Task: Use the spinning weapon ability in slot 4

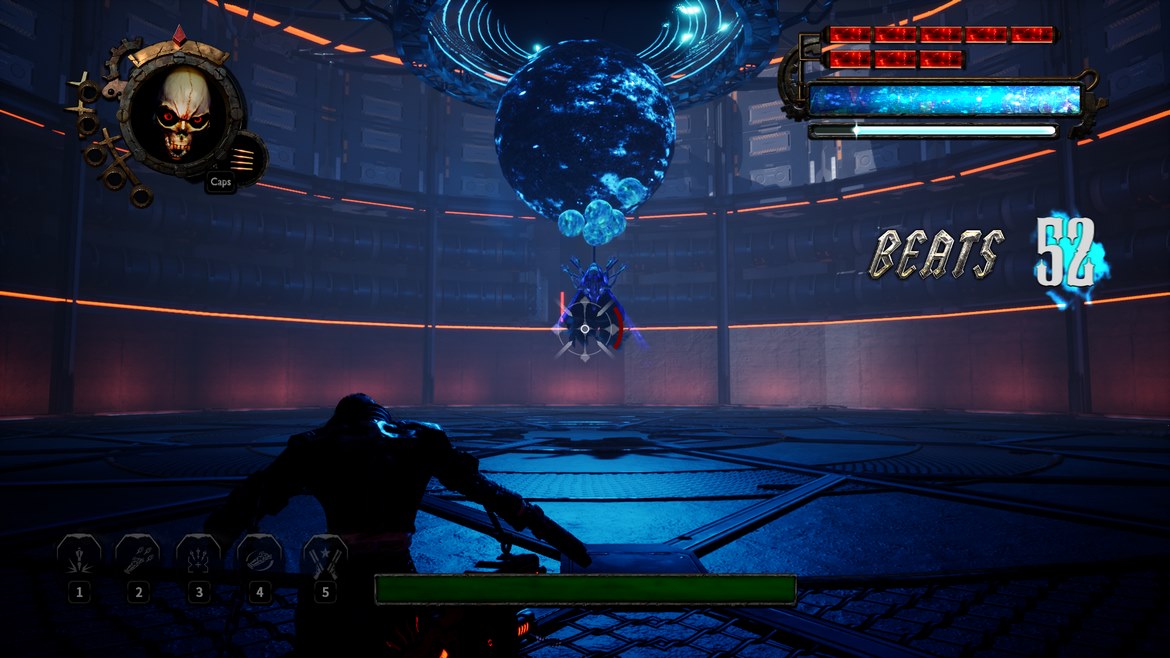Action: 259,557
